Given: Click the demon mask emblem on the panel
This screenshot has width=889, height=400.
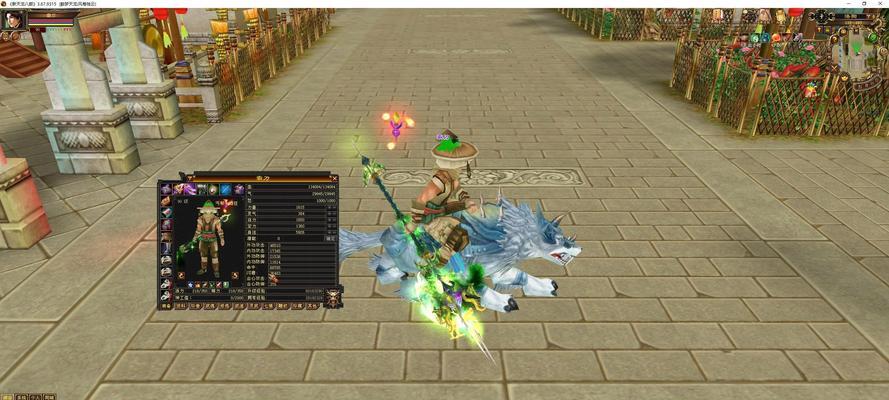Looking at the screenshot, I should (x=332, y=297).
